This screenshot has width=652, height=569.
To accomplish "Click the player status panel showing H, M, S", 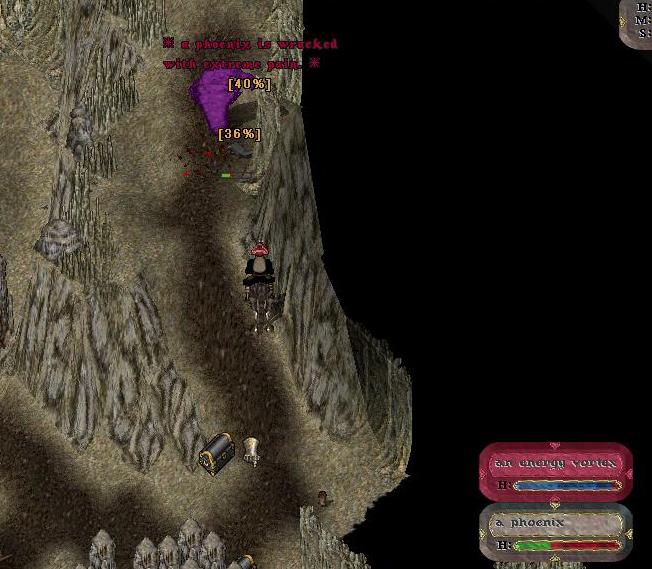I will pos(639,21).
